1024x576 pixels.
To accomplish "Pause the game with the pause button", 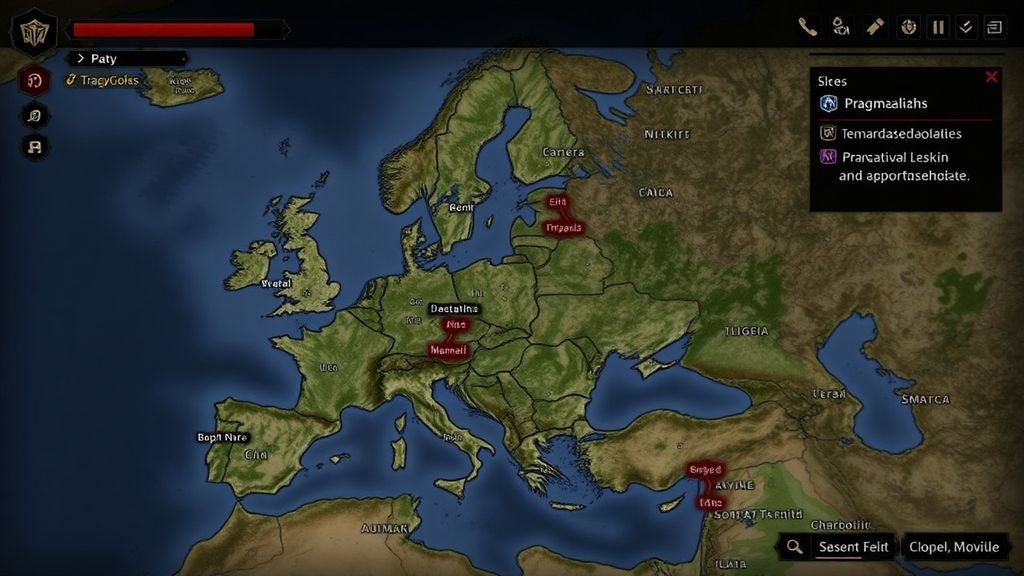I will click(x=939, y=27).
